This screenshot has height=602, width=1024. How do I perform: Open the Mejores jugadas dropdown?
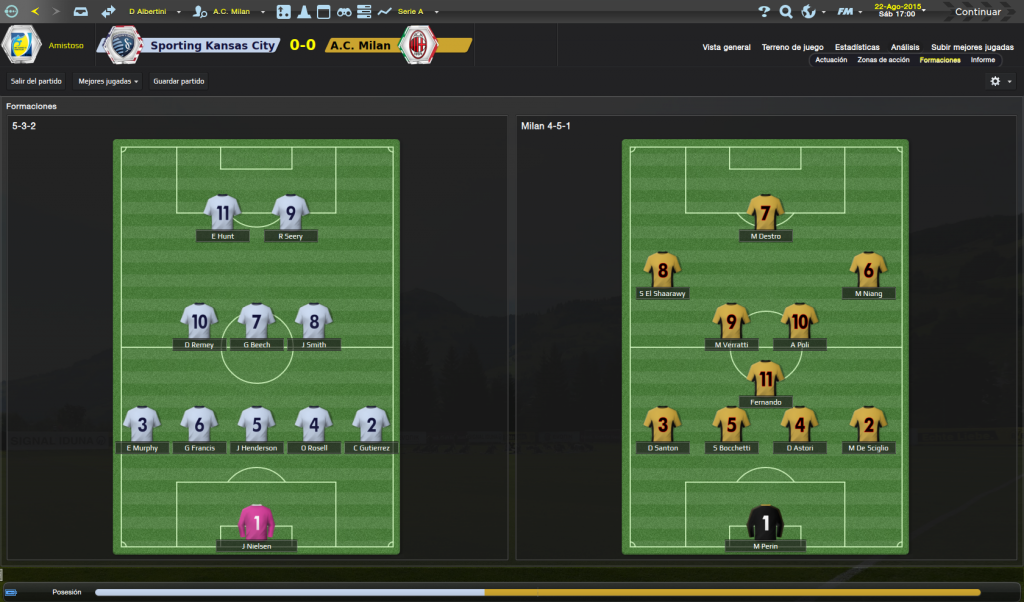coord(108,81)
